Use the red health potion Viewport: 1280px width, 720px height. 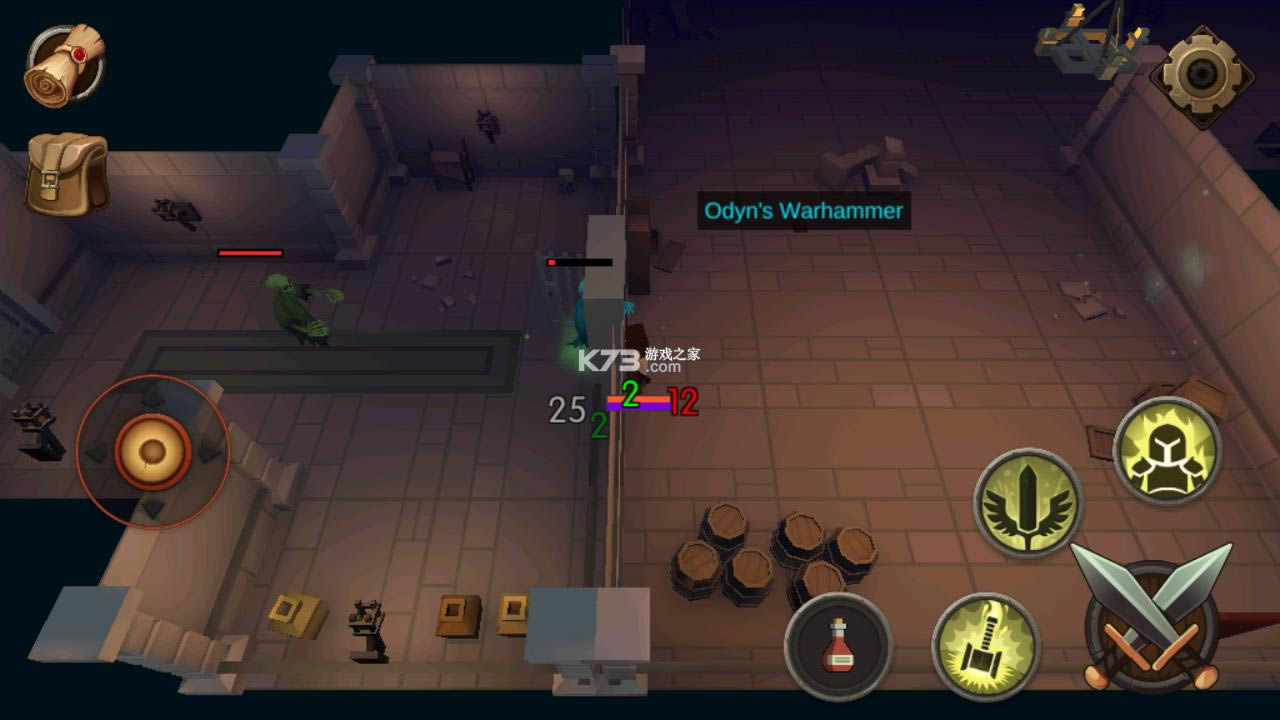pyautogui.click(x=838, y=645)
